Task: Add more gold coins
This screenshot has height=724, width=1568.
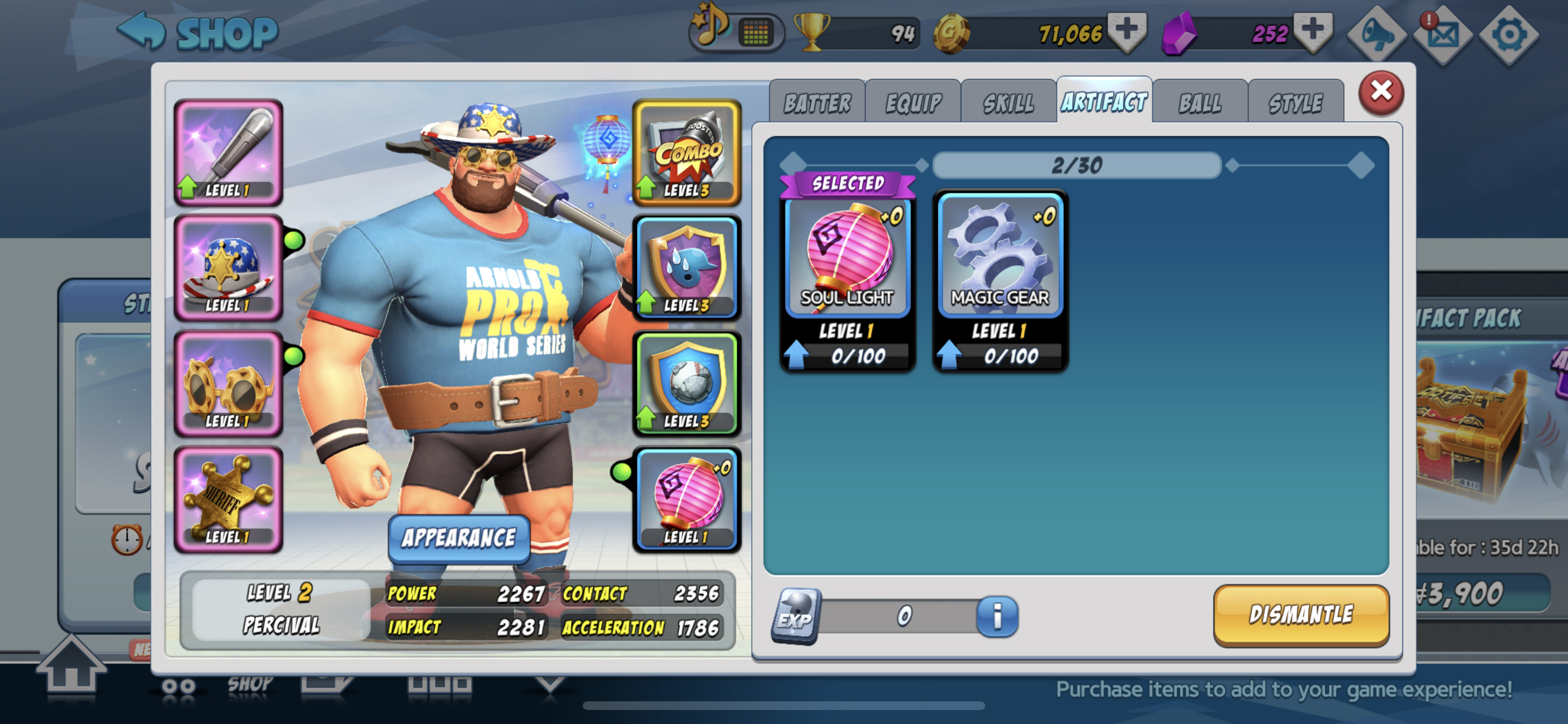Action: coord(1126,30)
